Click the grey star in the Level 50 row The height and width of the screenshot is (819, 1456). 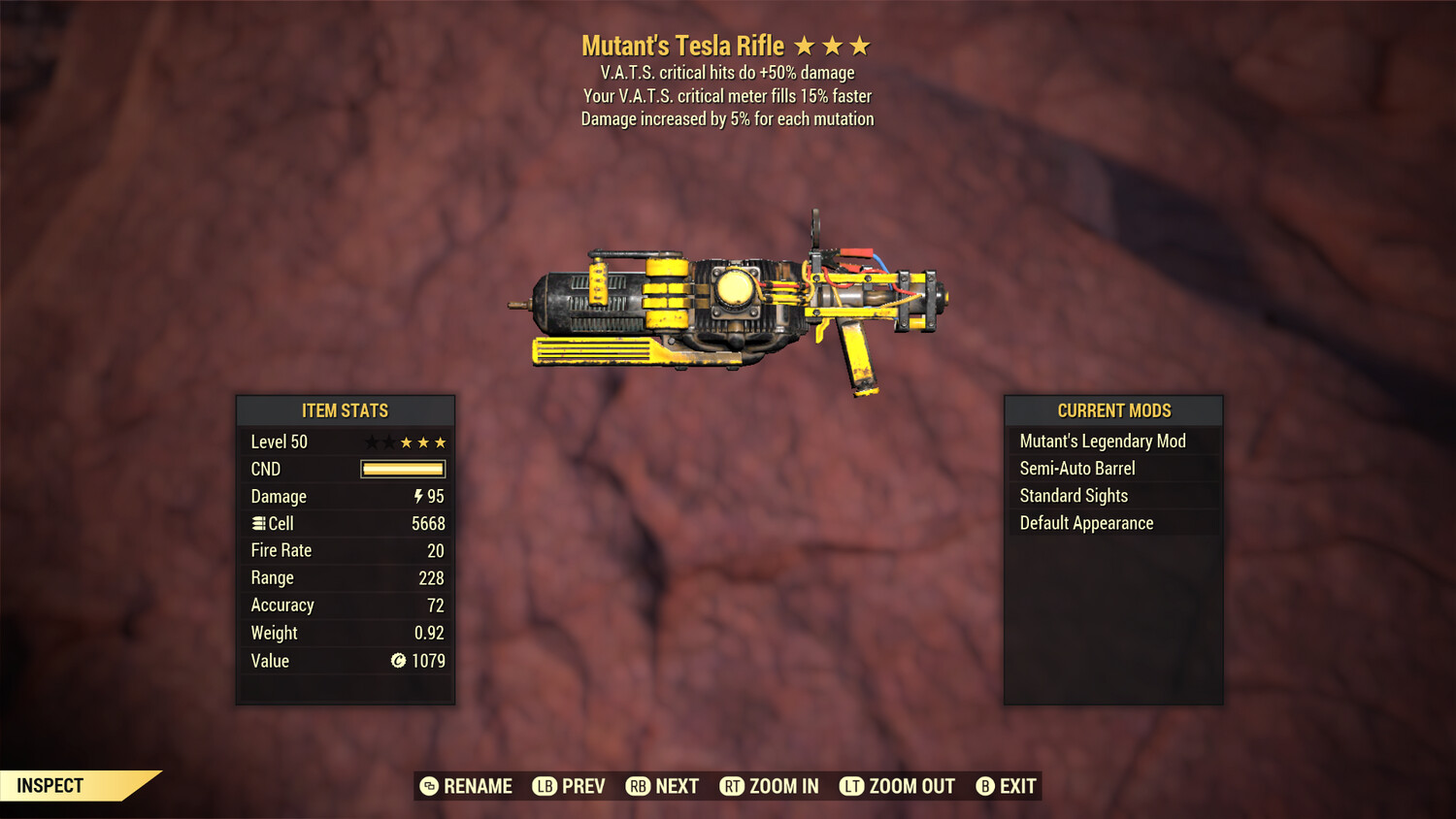pyautogui.click(x=371, y=442)
